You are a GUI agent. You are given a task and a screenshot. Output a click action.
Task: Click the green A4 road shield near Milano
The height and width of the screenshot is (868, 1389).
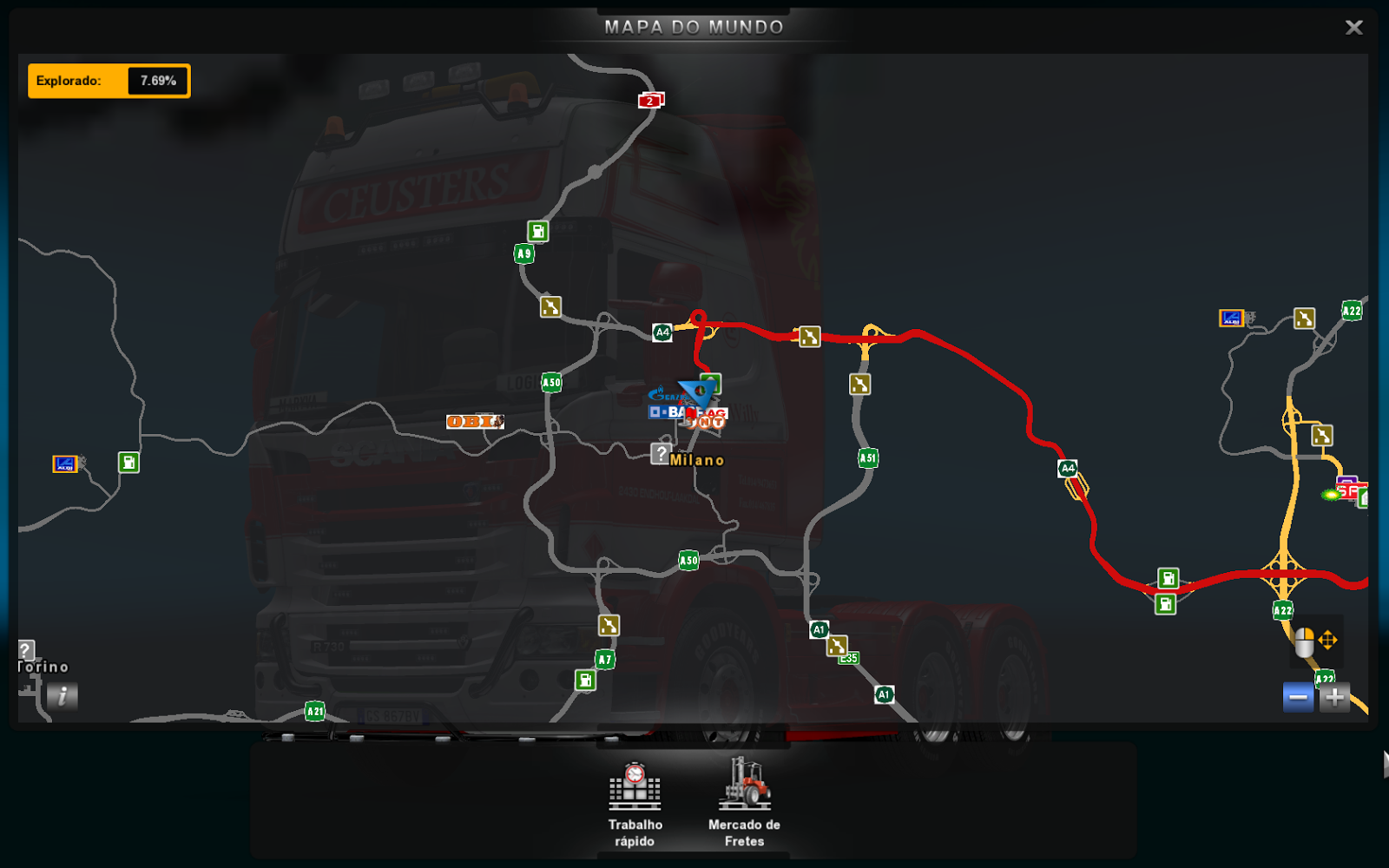pos(662,331)
